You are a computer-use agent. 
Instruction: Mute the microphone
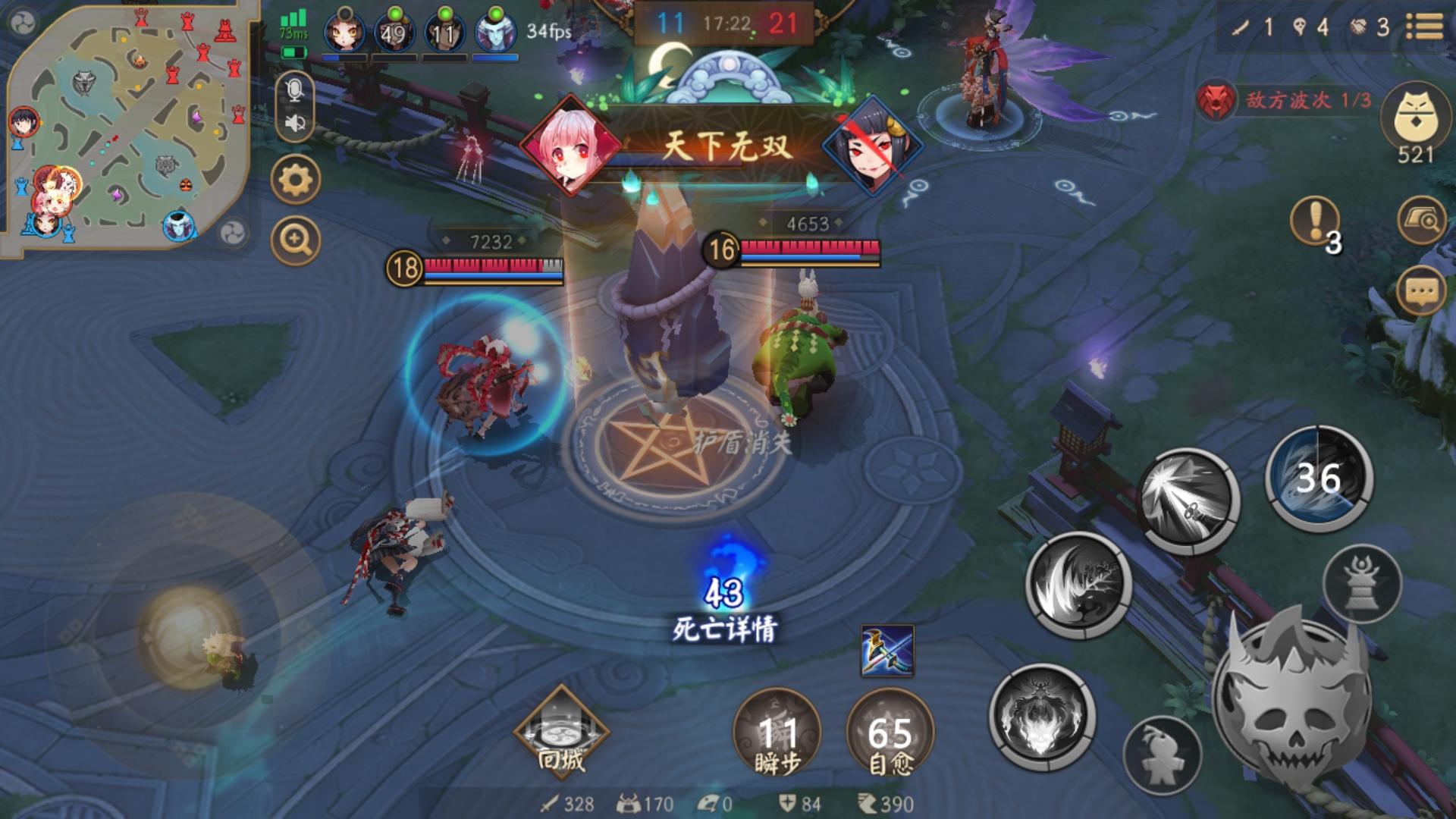point(295,90)
